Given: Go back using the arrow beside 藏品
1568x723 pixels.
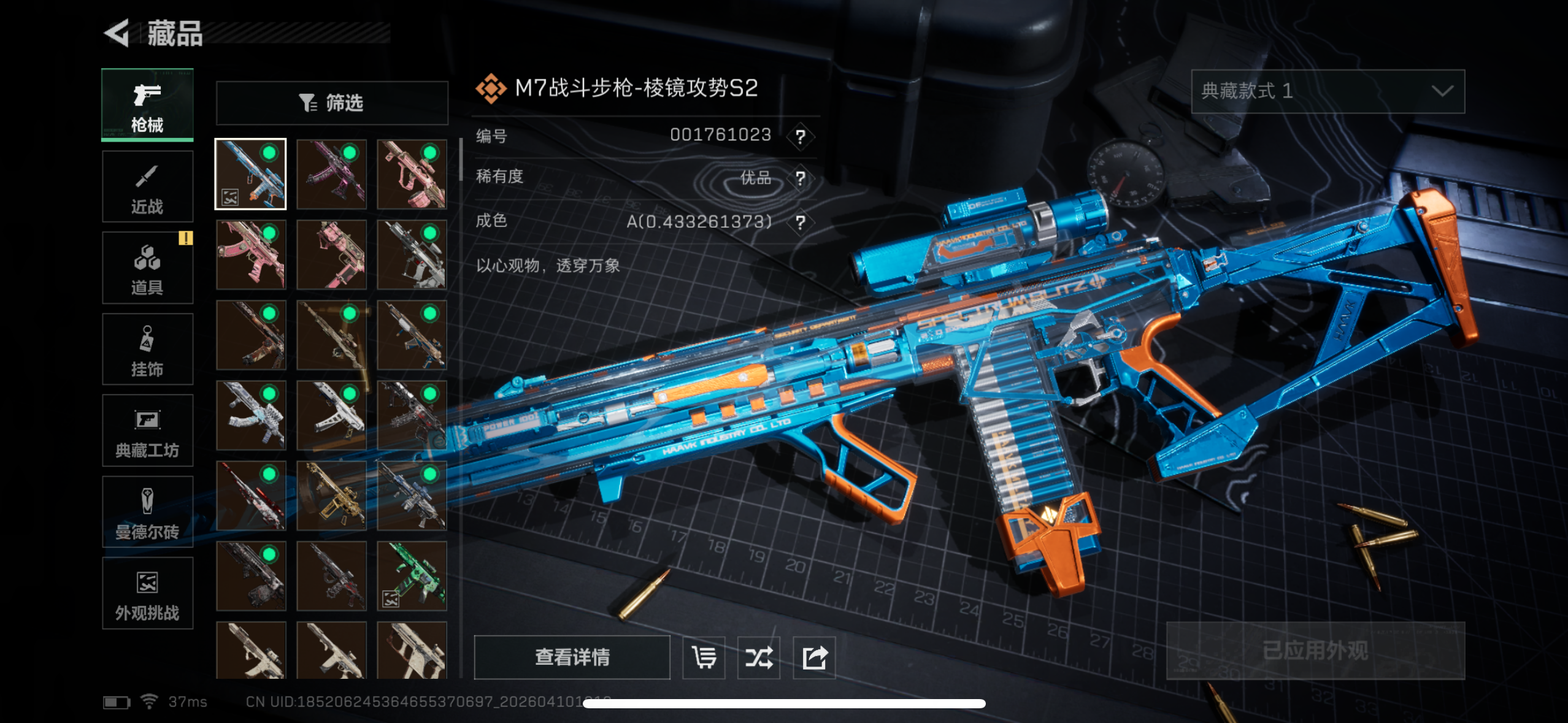Looking at the screenshot, I should tap(117, 33).
